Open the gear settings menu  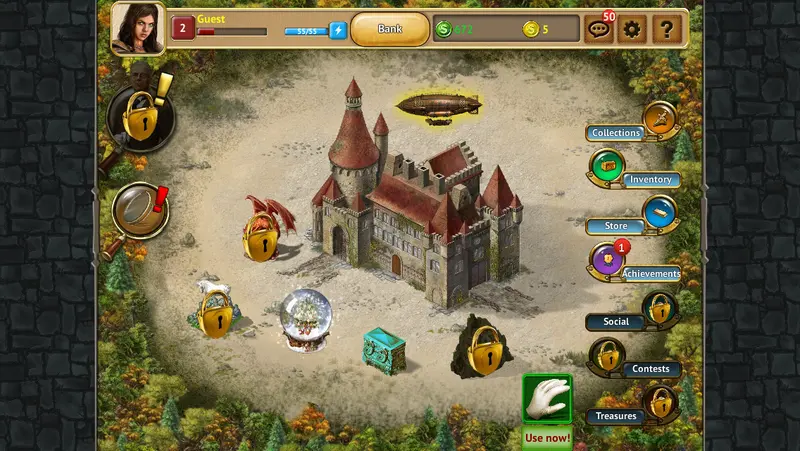click(631, 29)
